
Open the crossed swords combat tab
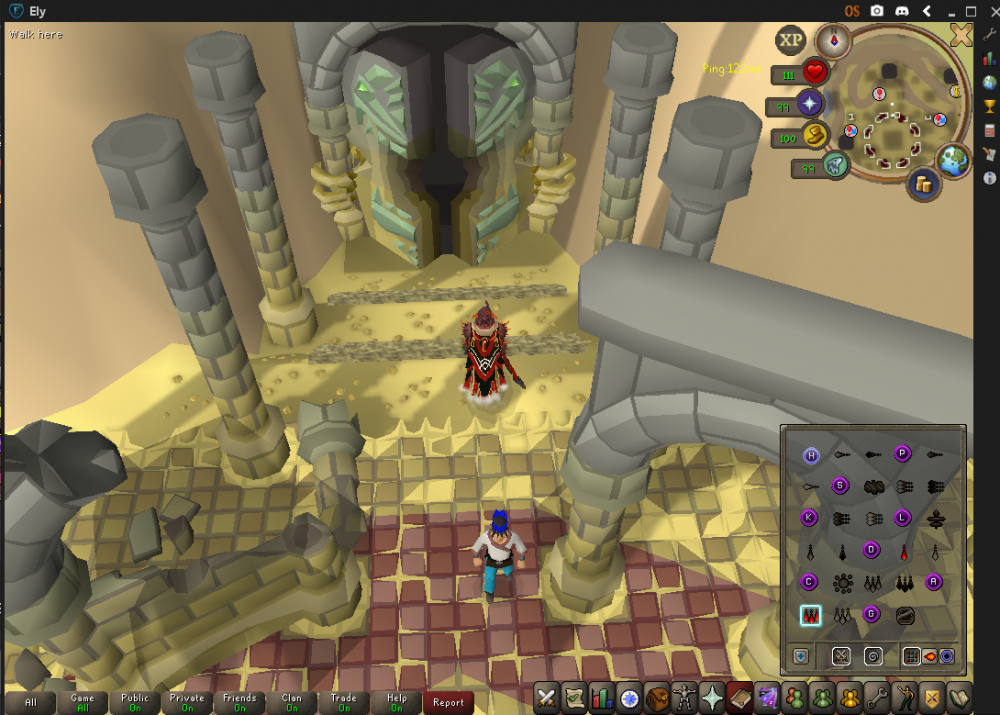coord(547,697)
